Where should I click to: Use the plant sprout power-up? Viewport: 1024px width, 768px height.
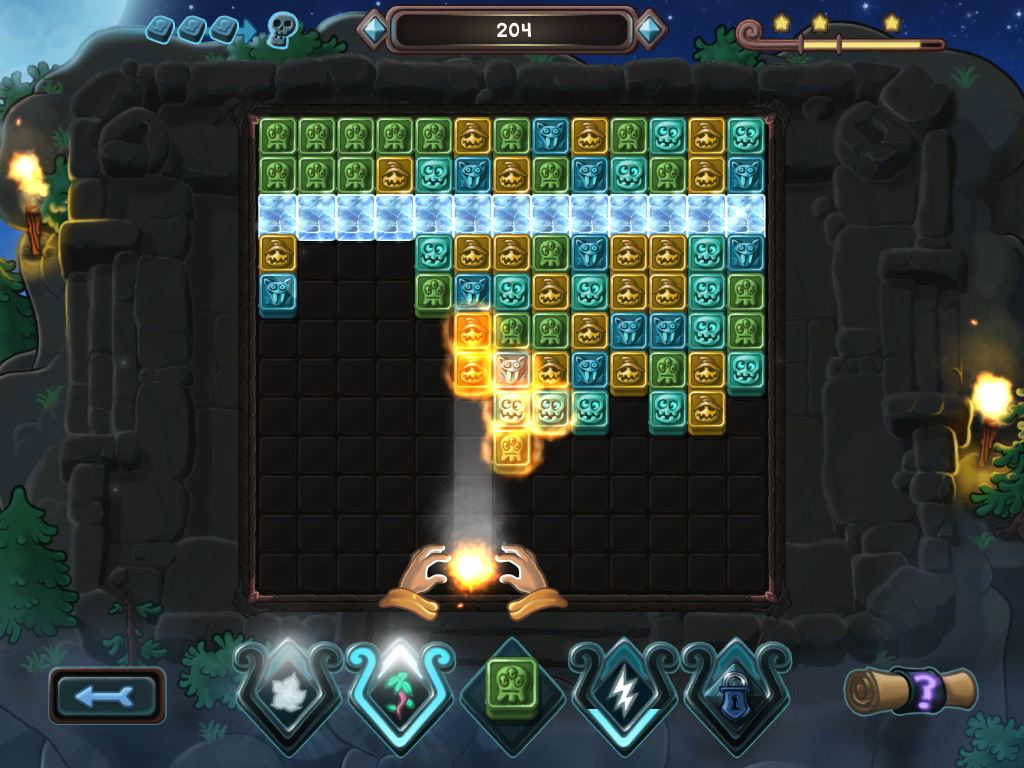coord(401,691)
